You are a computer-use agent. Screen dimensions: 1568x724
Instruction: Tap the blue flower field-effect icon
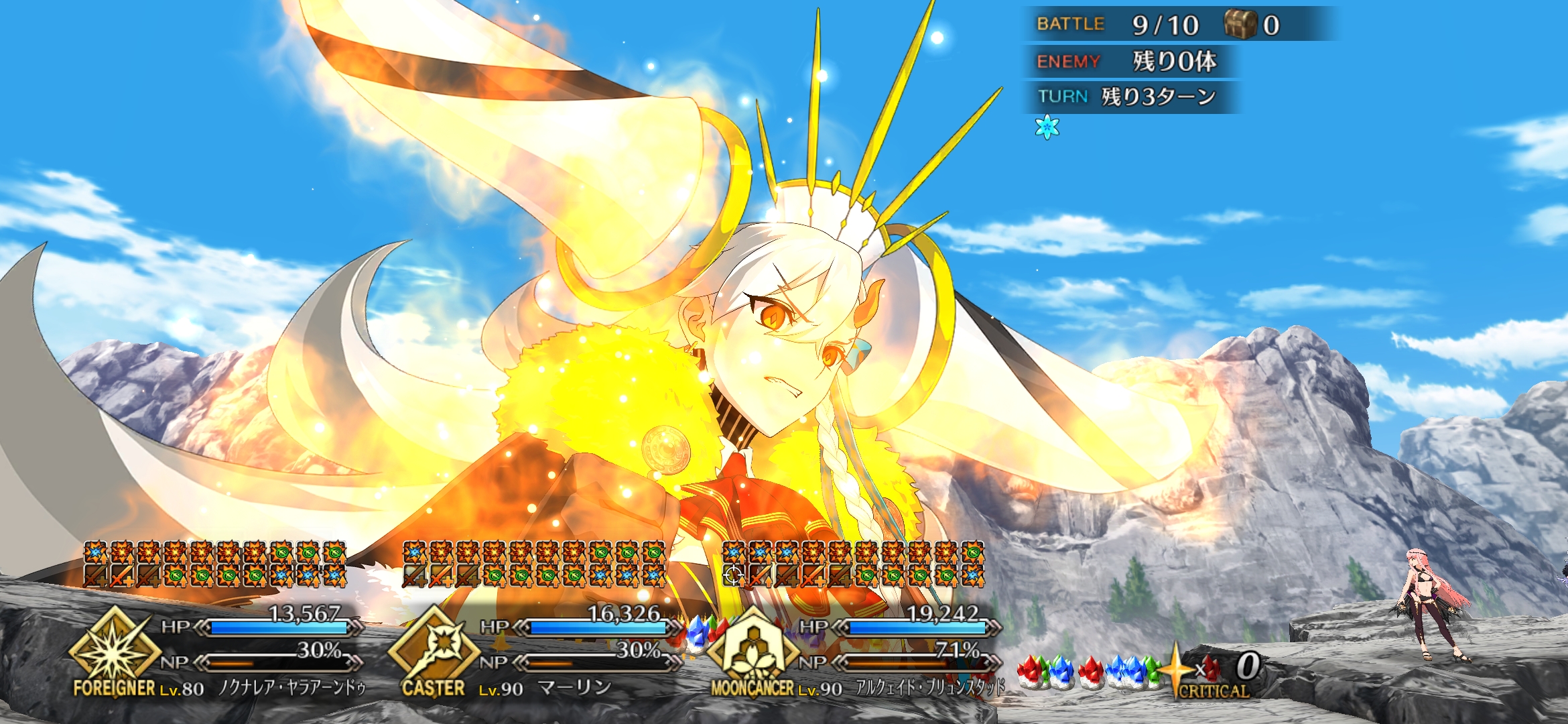(x=1047, y=127)
